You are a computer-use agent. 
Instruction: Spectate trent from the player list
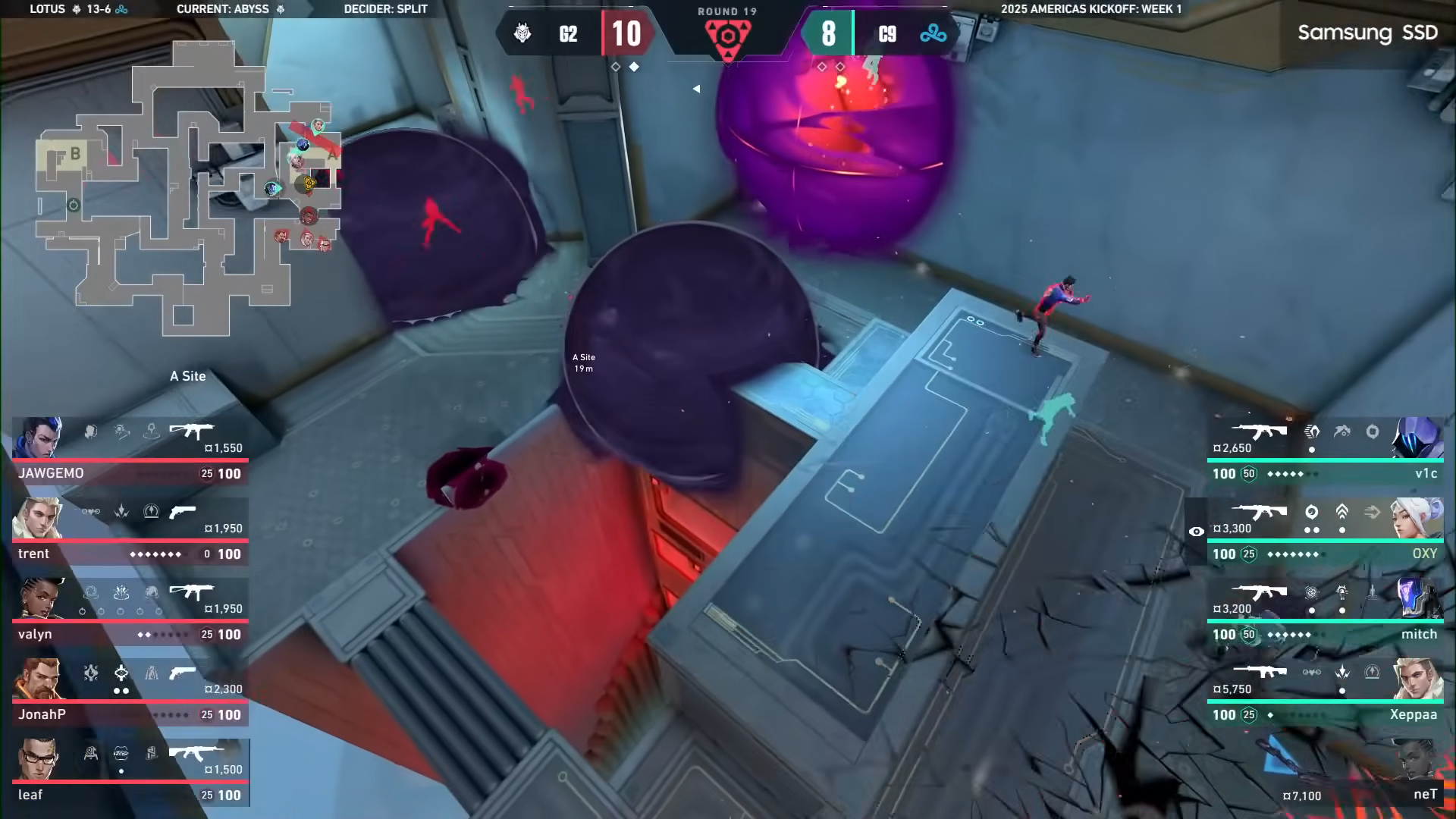pyautogui.click(x=36, y=518)
